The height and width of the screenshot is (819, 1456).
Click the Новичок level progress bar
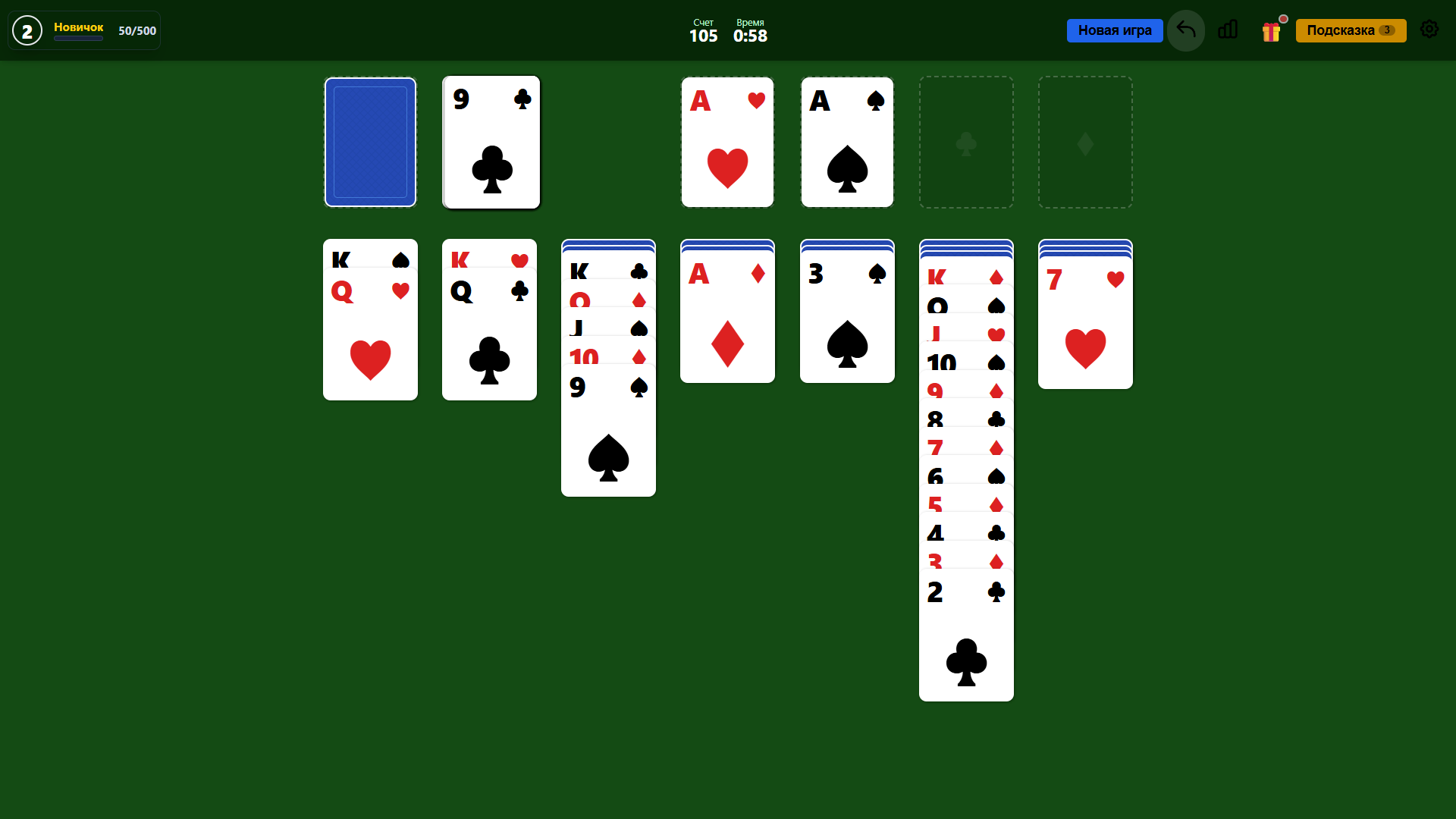point(78,39)
